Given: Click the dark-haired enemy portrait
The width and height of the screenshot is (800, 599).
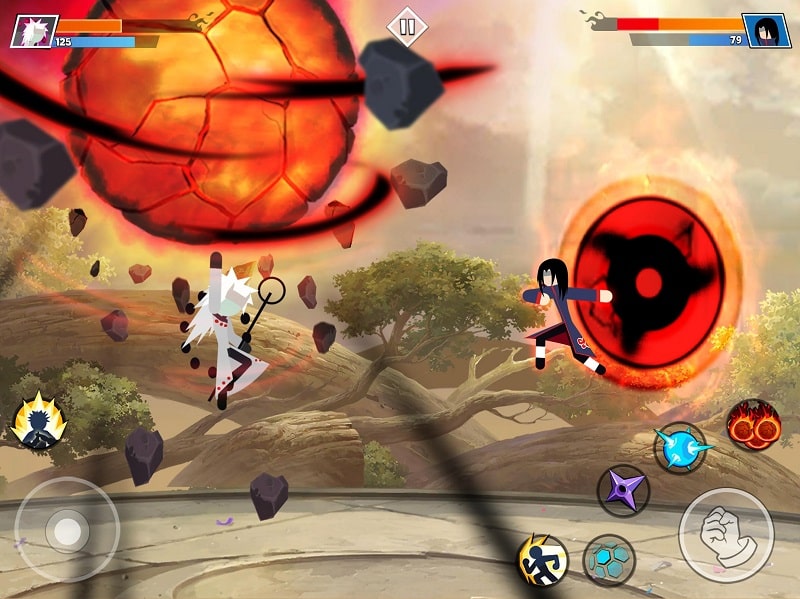Looking at the screenshot, I should pos(766,31).
